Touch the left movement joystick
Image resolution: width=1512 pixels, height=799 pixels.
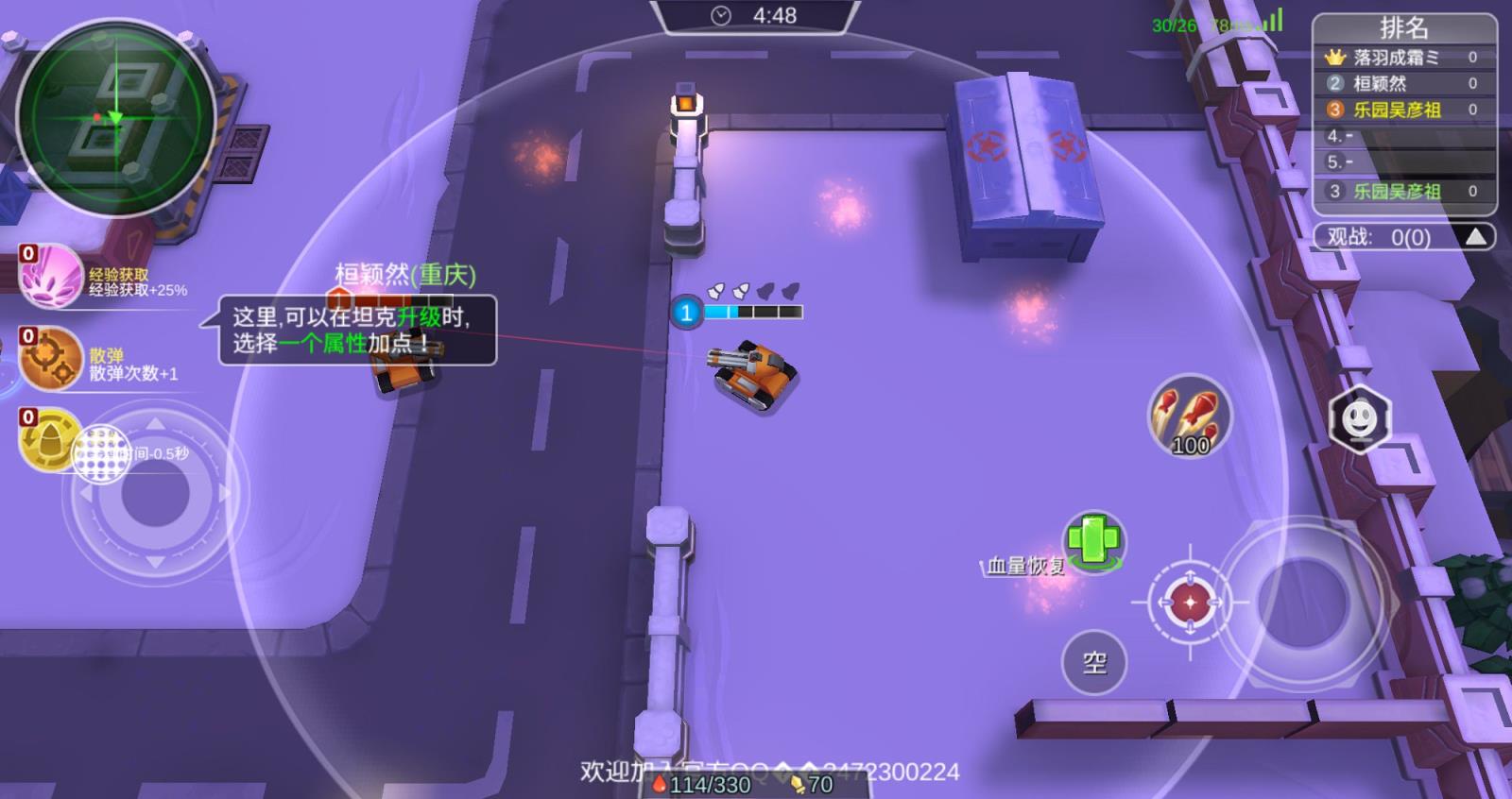[155, 494]
